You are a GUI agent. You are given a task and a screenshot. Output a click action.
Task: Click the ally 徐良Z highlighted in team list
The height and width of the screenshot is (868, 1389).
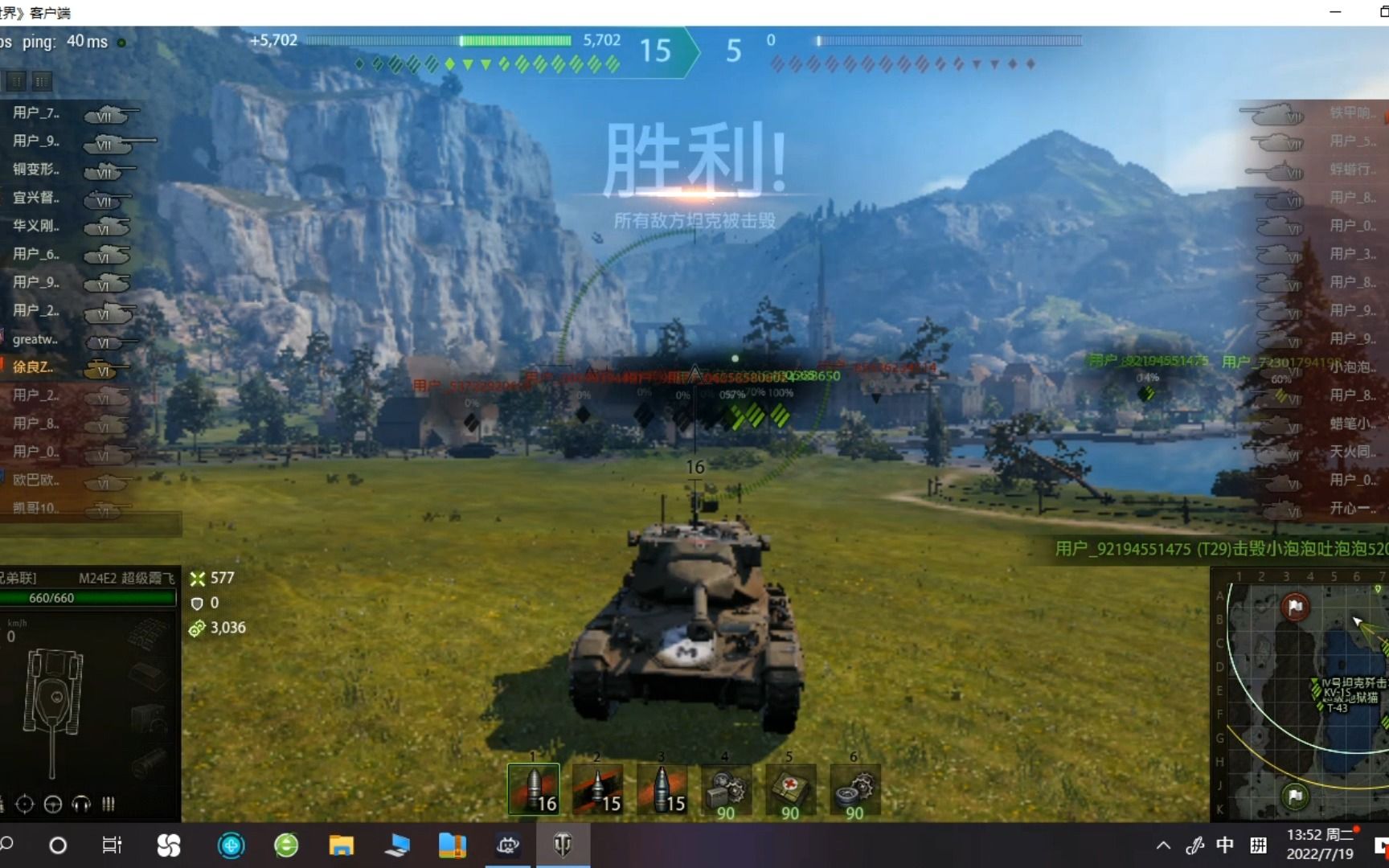coord(32,367)
